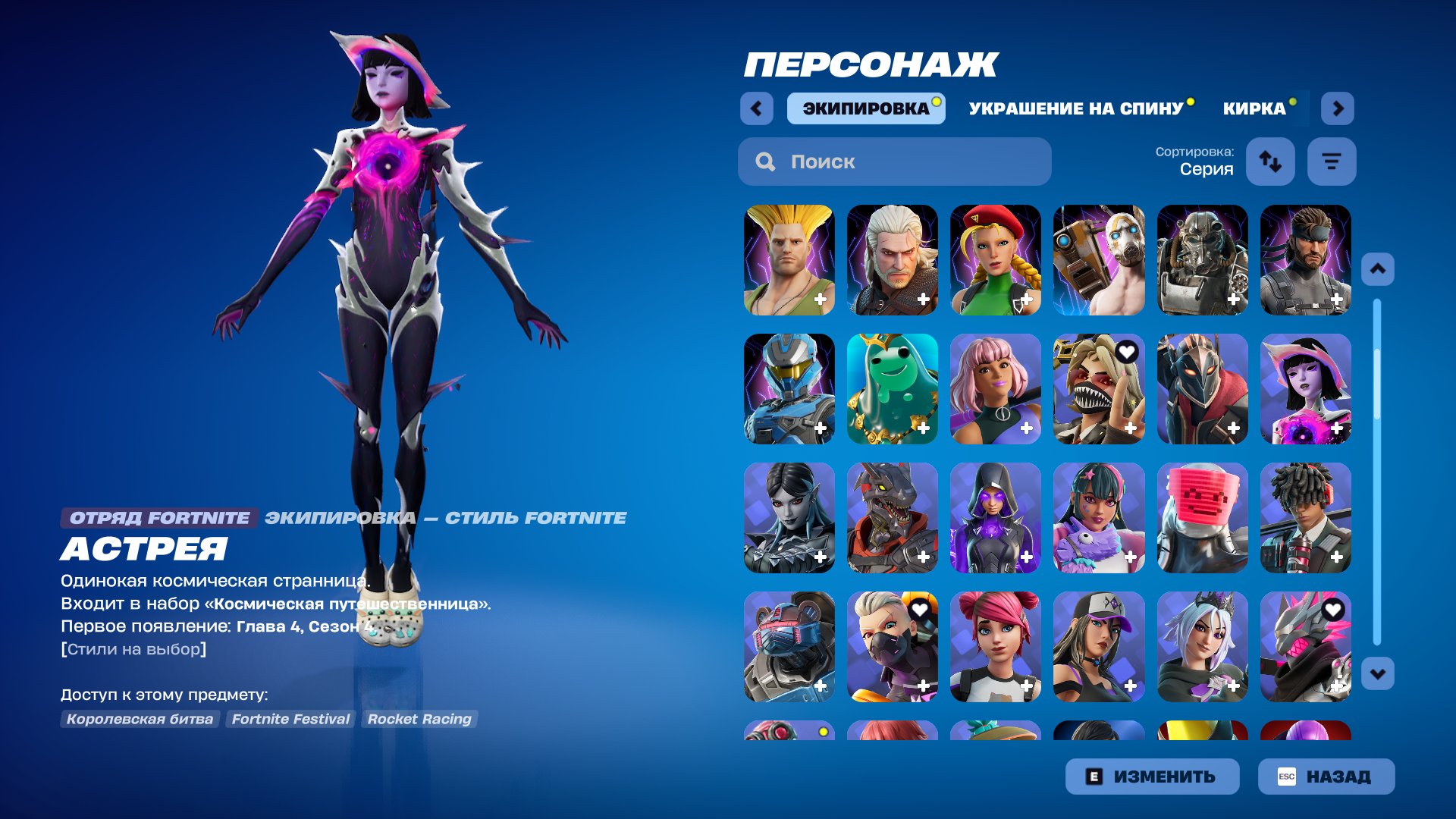This screenshot has width=1456, height=819.
Task: Choose the Geralt white-haired witcher outfit
Action: coord(892,260)
